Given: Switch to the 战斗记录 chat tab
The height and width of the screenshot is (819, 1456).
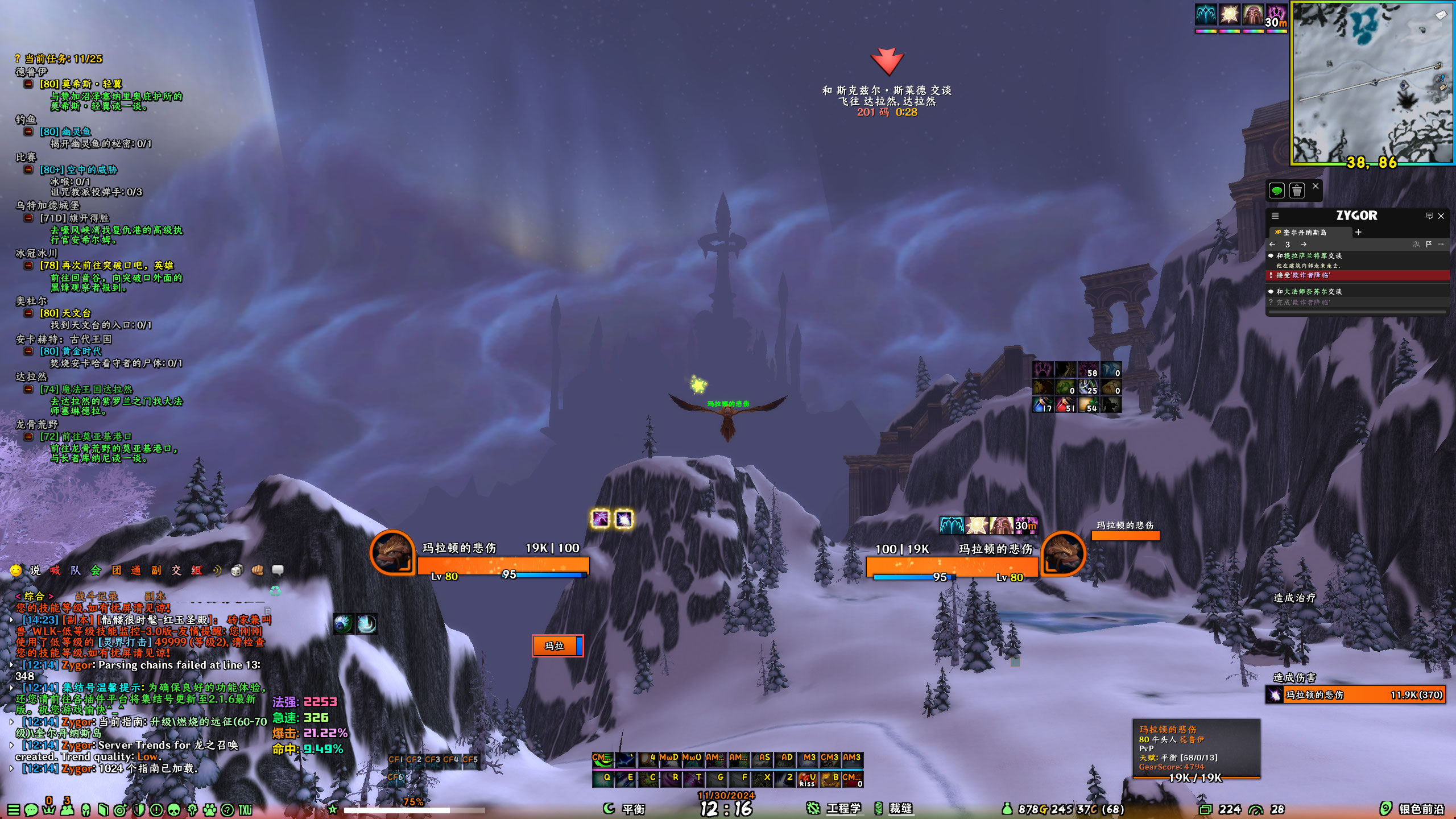Looking at the screenshot, I should click(x=97, y=596).
